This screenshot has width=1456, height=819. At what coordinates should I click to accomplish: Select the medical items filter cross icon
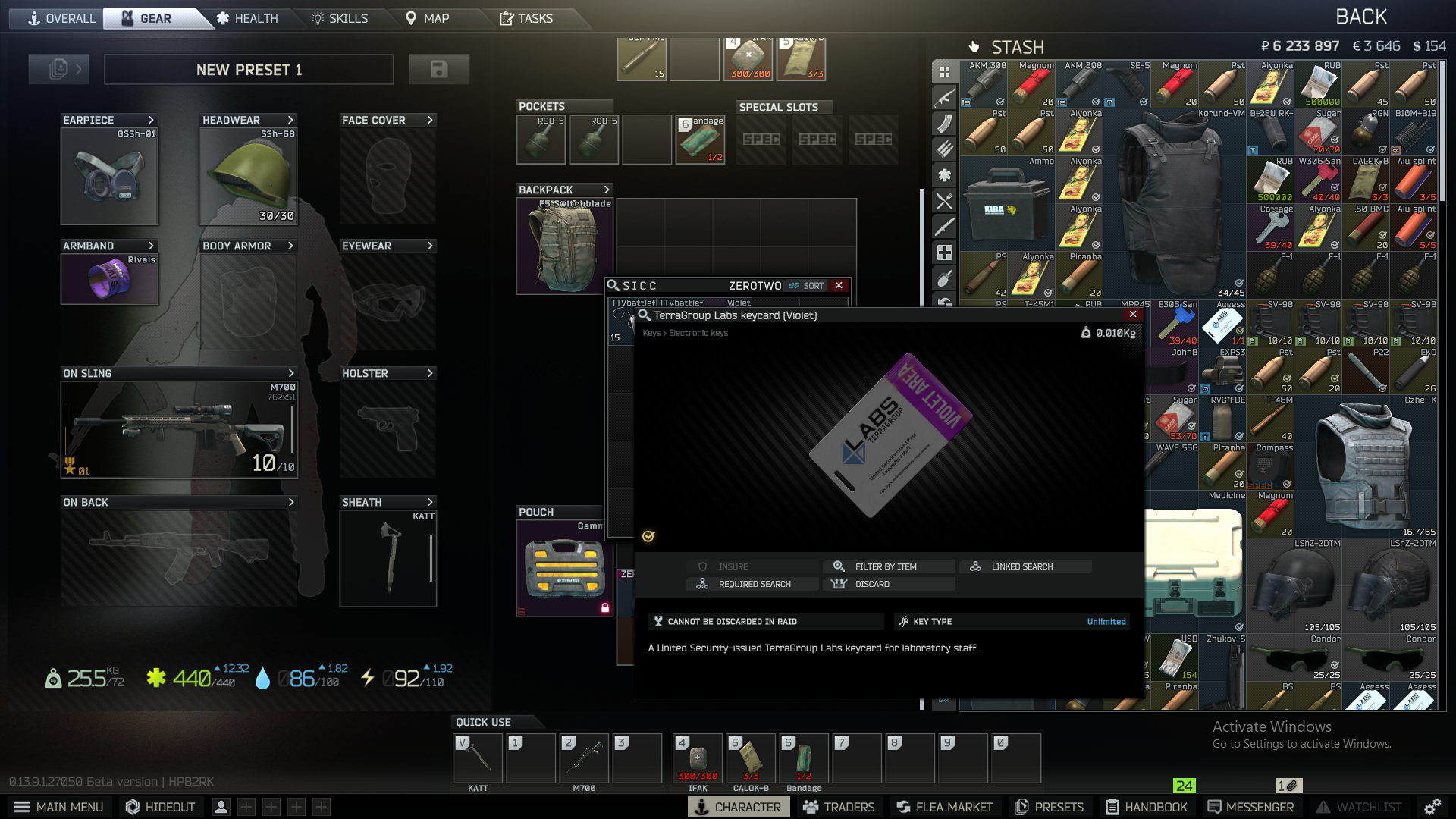pyautogui.click(x=944, y=252)
